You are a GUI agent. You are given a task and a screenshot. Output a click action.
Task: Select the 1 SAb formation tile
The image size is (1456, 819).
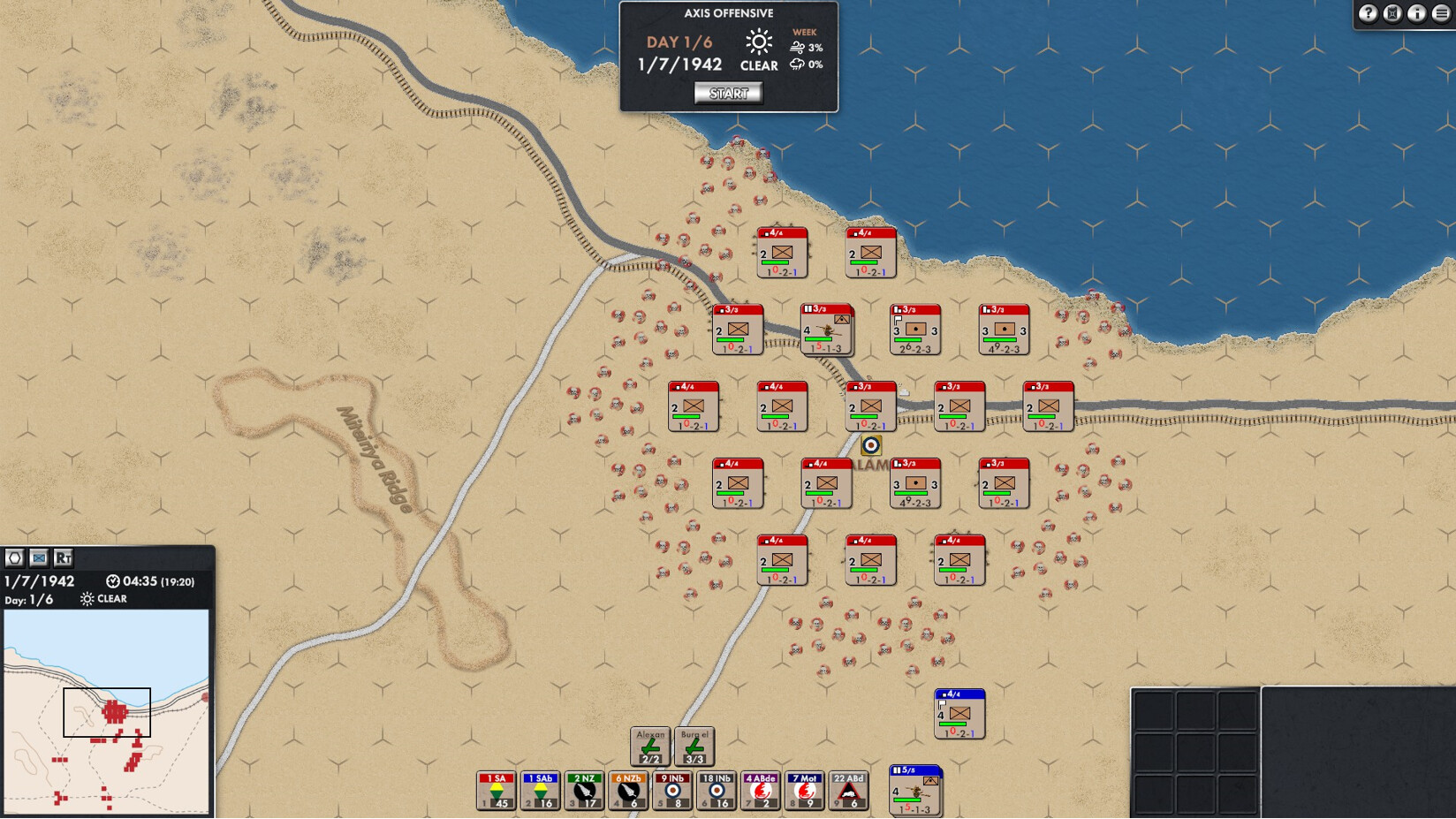point(540,791)
